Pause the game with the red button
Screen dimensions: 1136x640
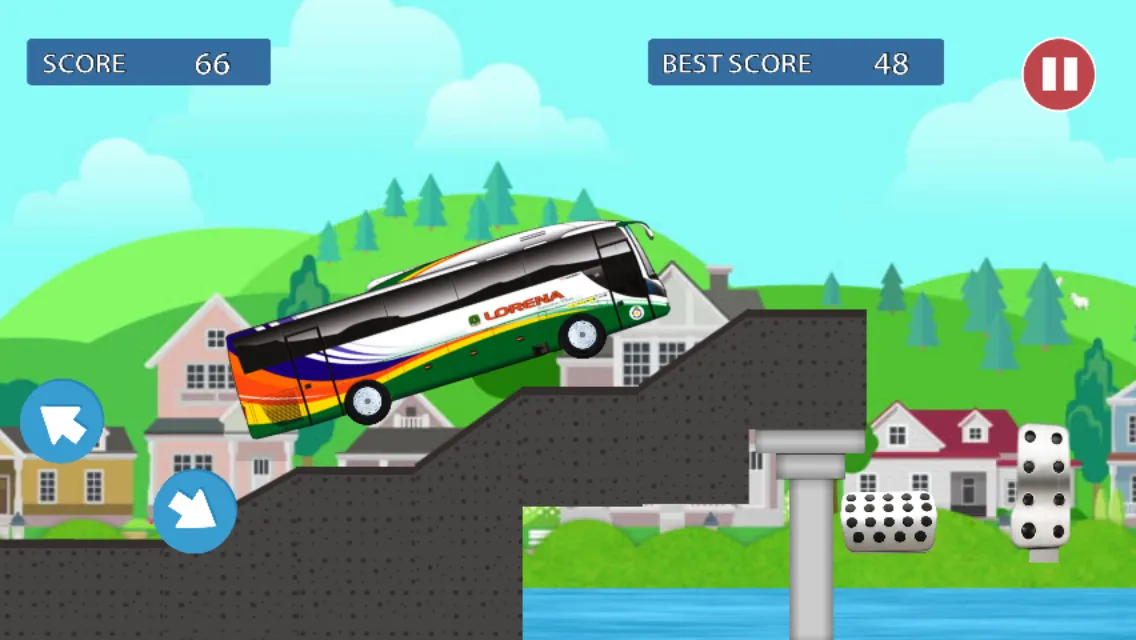1059,74
